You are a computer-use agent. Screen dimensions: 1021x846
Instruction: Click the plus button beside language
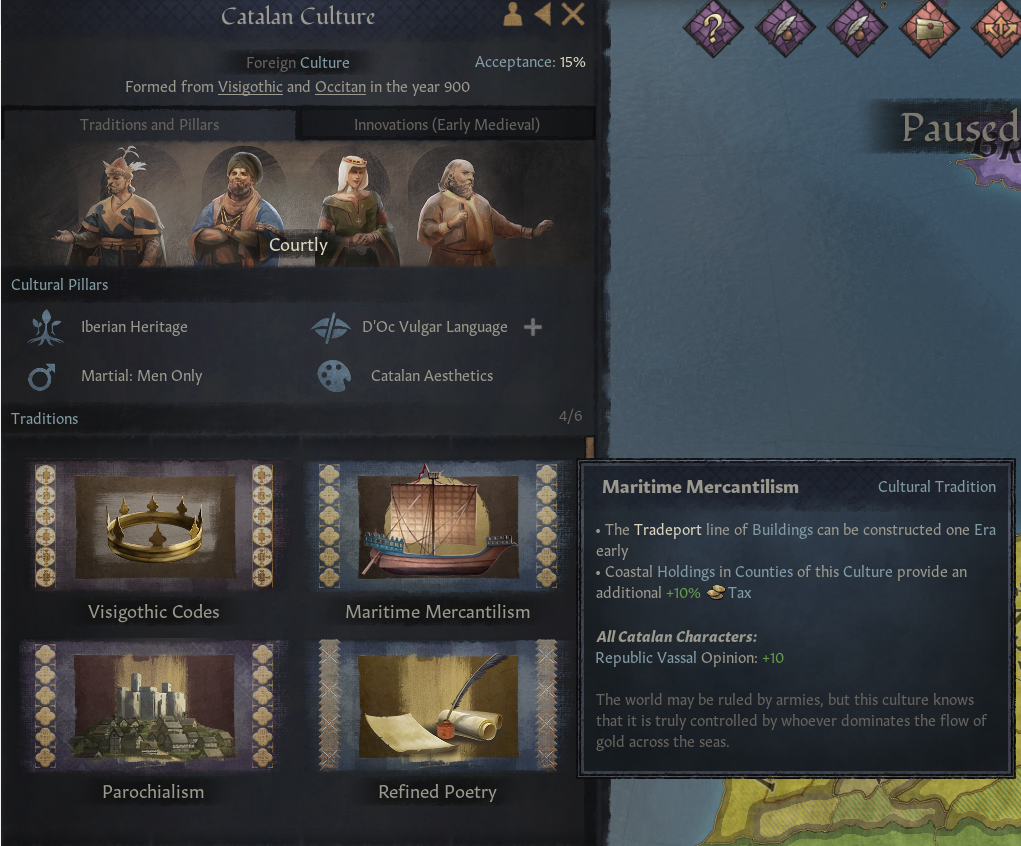(533, 327)
